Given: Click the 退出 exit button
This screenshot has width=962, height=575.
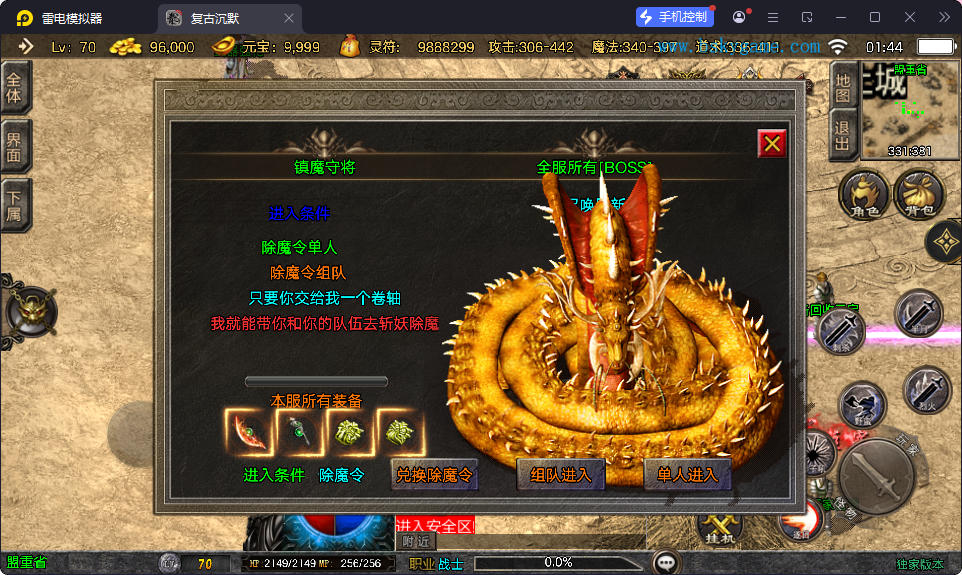Looking at the screenshot, I should 843,135.
